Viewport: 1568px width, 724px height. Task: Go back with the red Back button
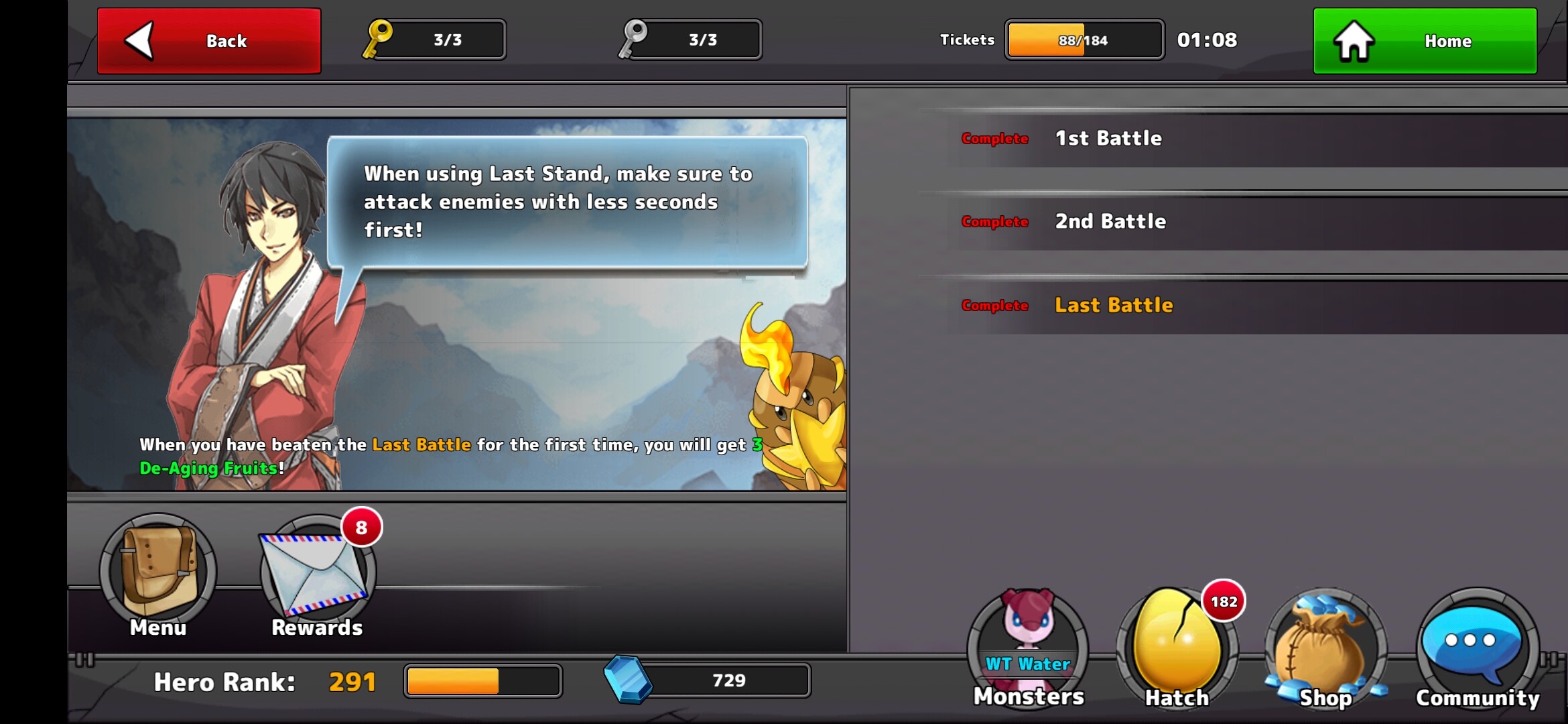pyautogui.click(x=208, y=41)
